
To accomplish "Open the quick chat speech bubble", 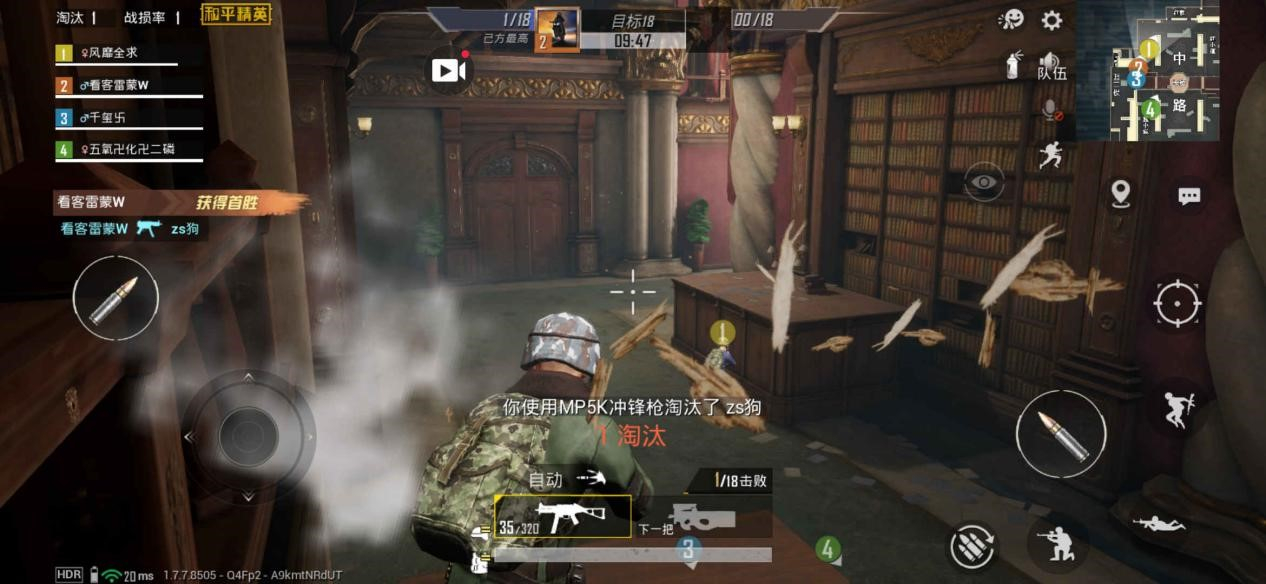I will pos(1188,196).
